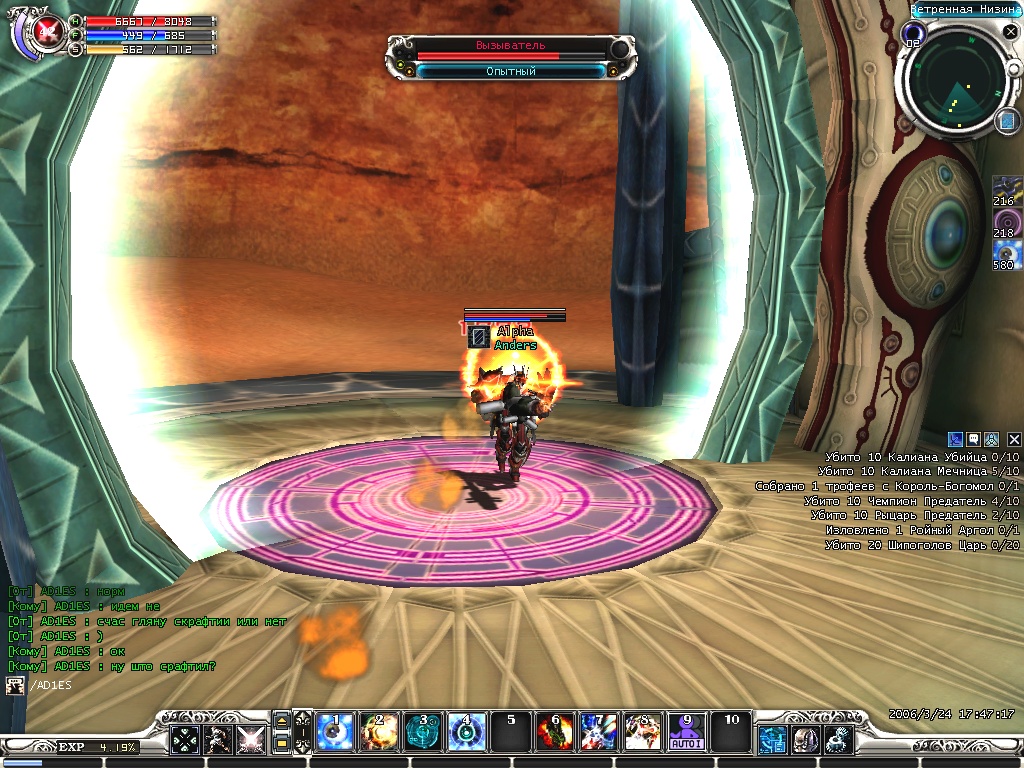Select the character figure icon left of hotbar

point(218,739)
